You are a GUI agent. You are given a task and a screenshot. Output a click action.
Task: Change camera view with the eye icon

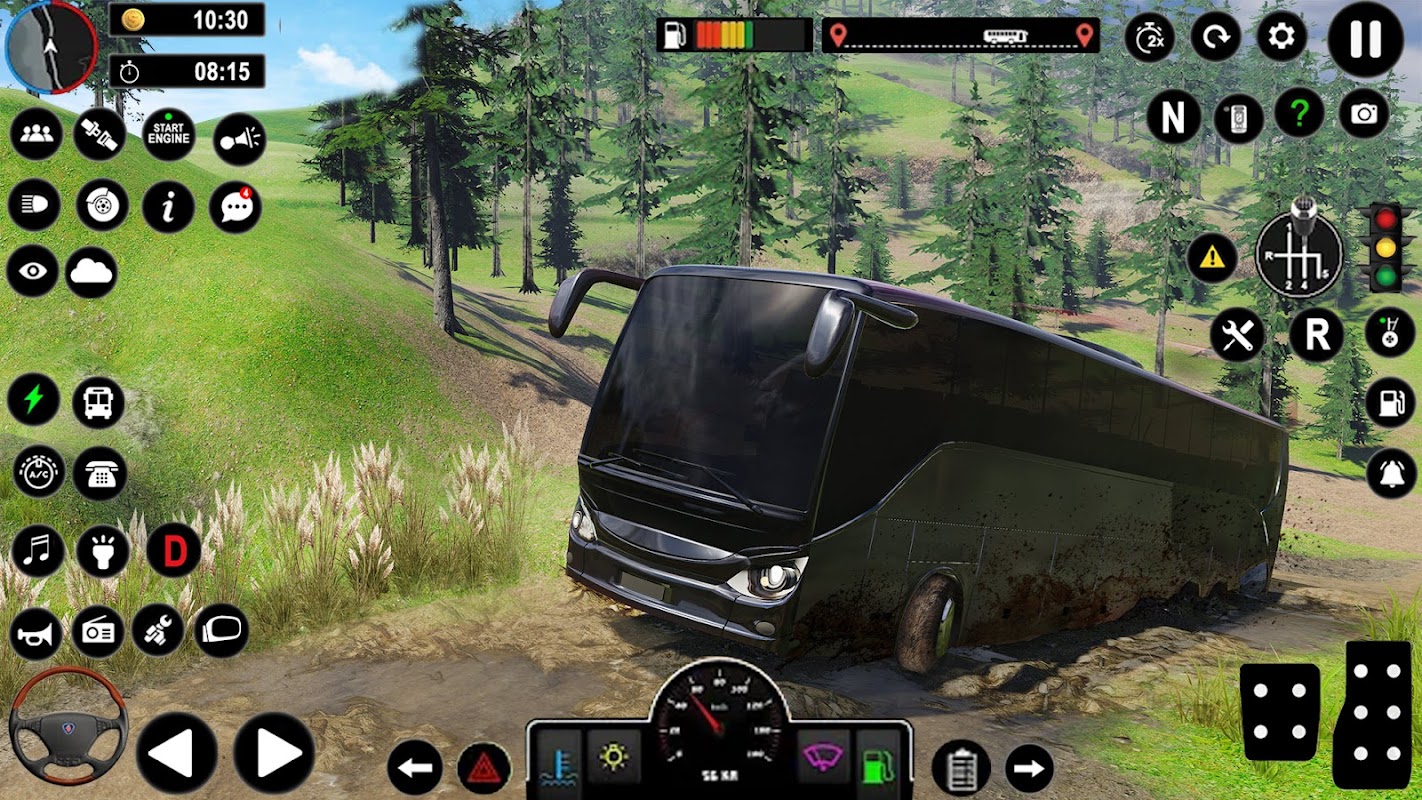point(33,272)
